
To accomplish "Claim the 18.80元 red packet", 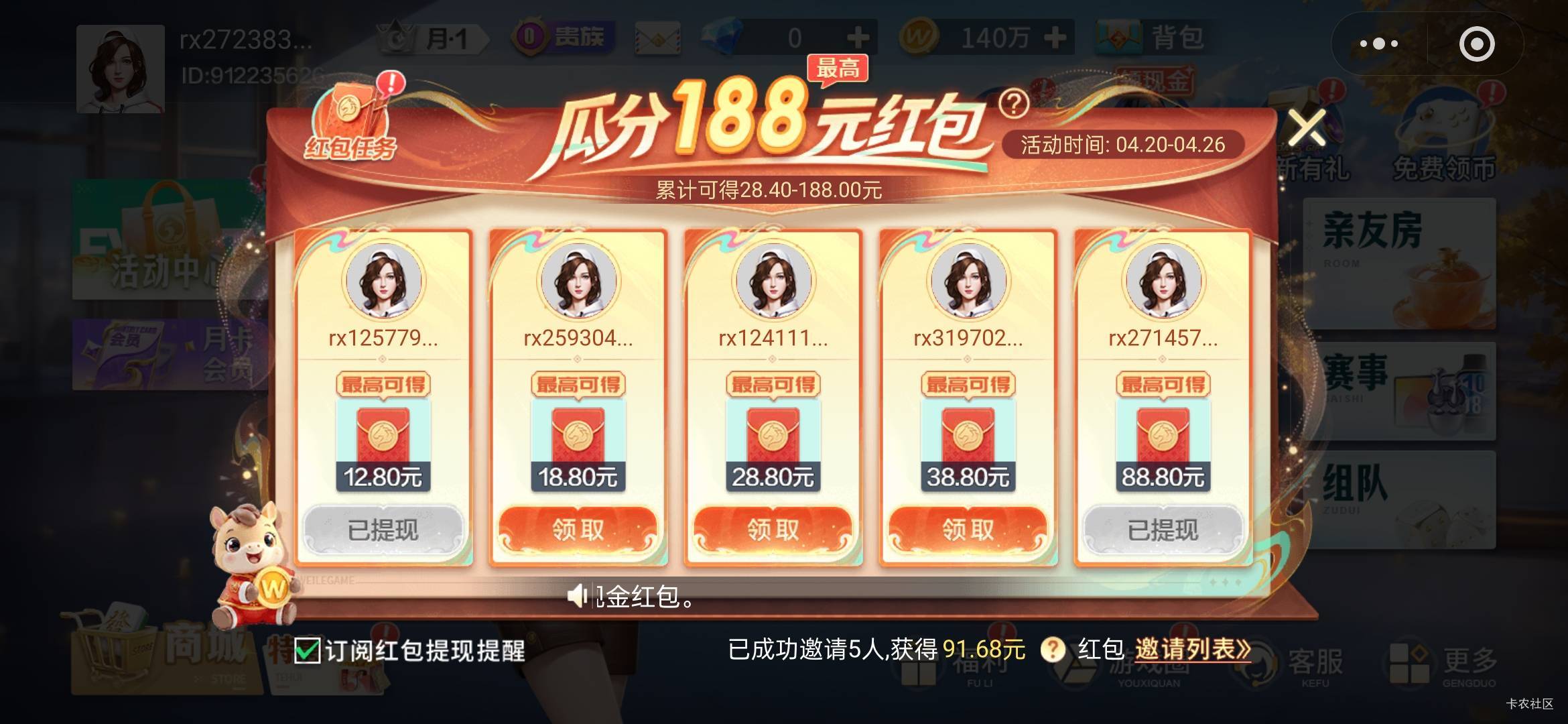I will 578,529.
